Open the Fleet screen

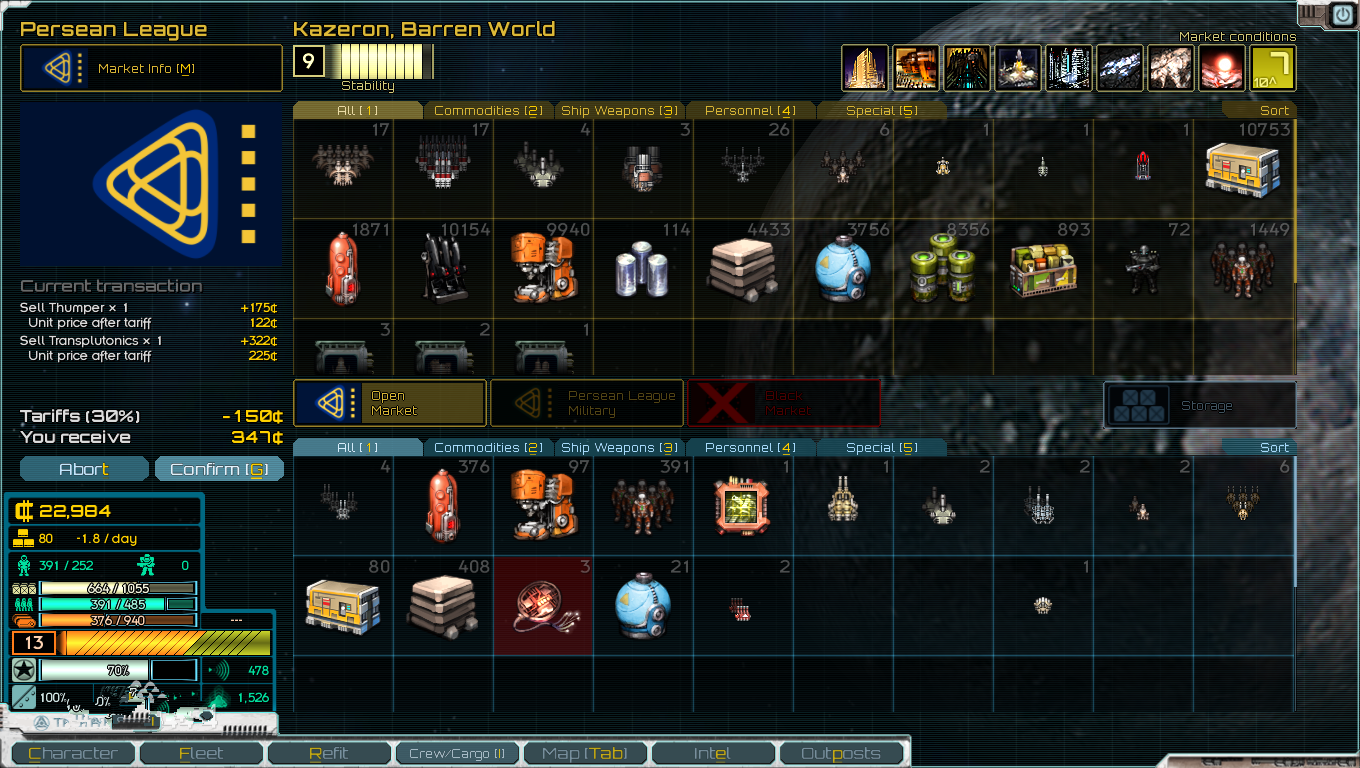(201, 753)
